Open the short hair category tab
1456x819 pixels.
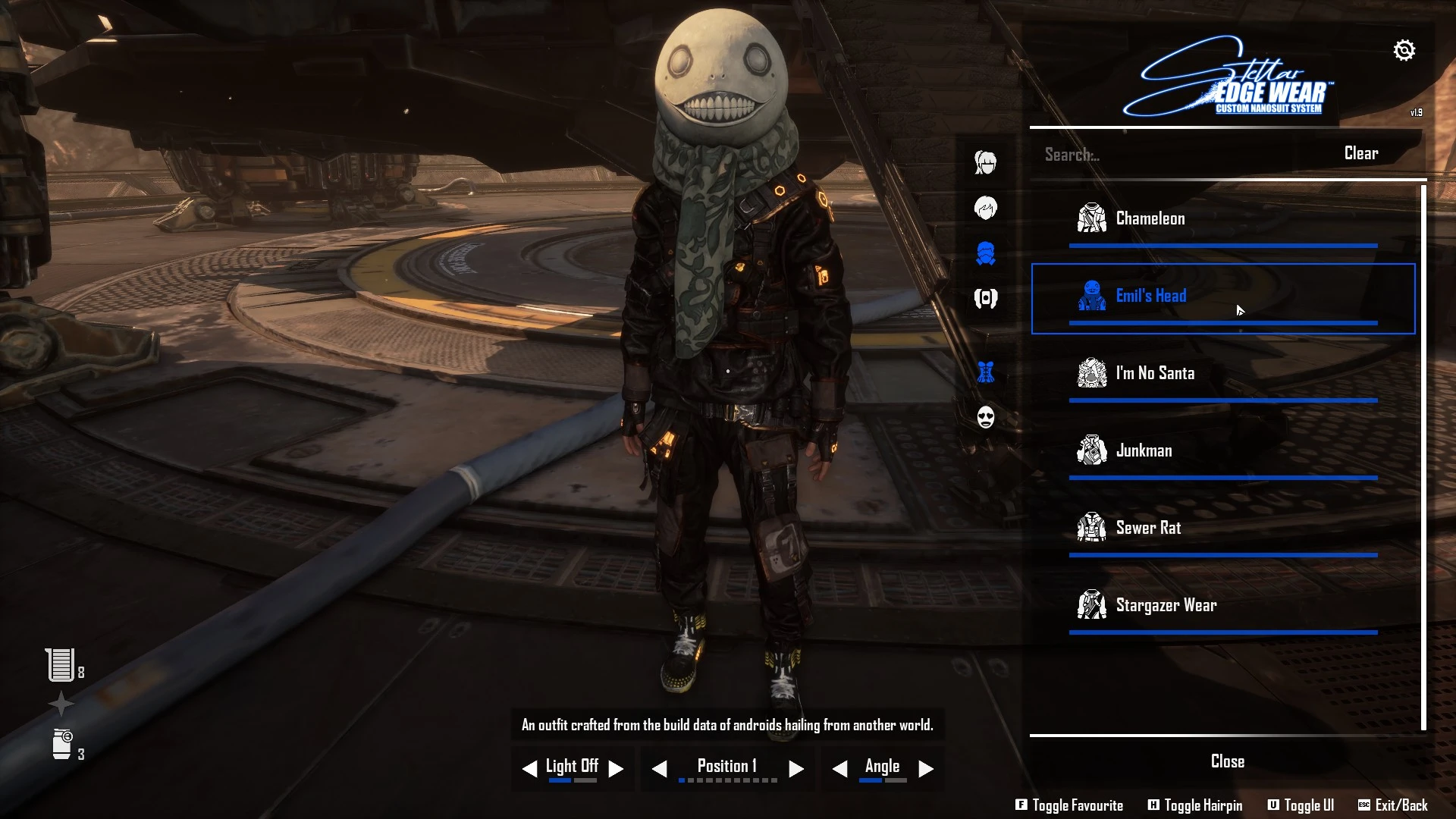pos(985,208)
